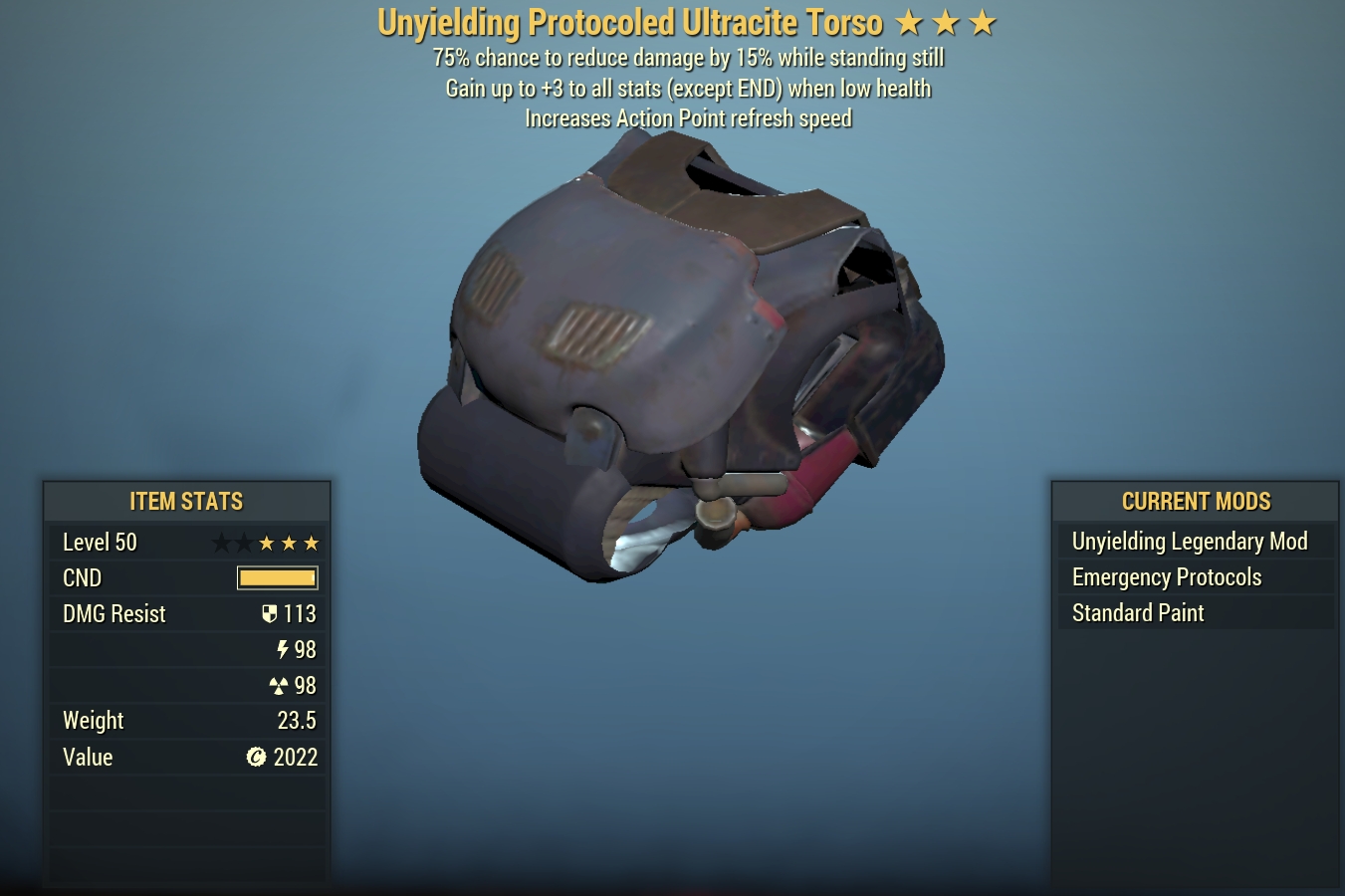Click the Damage Resist shield icon
Screen dimensions: 1345x896
click(x=270, y=613)
